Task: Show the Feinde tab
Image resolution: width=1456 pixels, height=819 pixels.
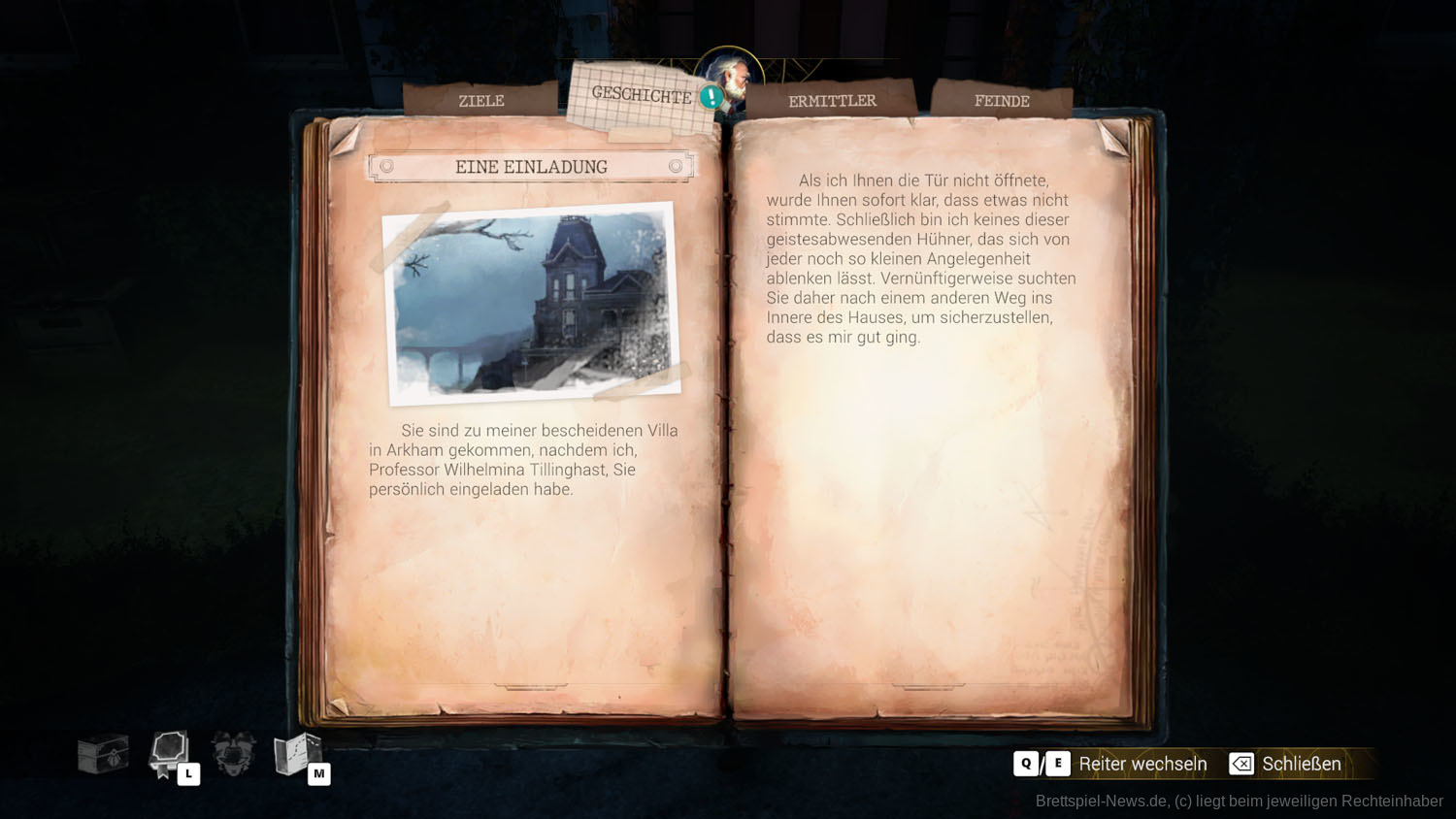Action: tap(1001, 101)
